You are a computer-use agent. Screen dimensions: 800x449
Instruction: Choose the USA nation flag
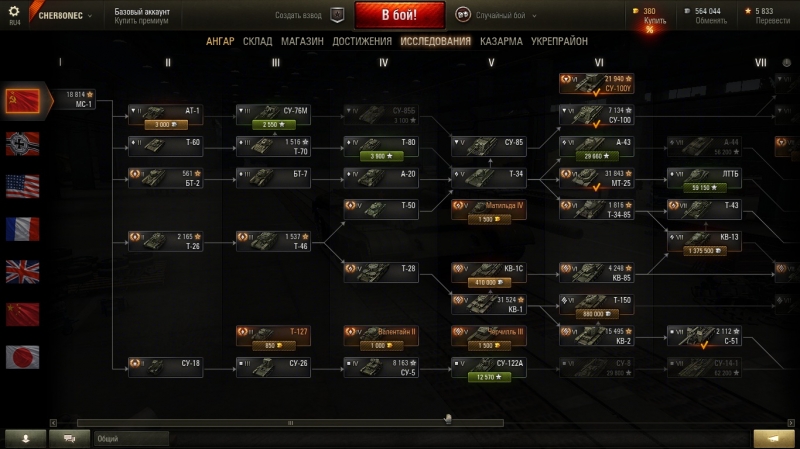22,185
